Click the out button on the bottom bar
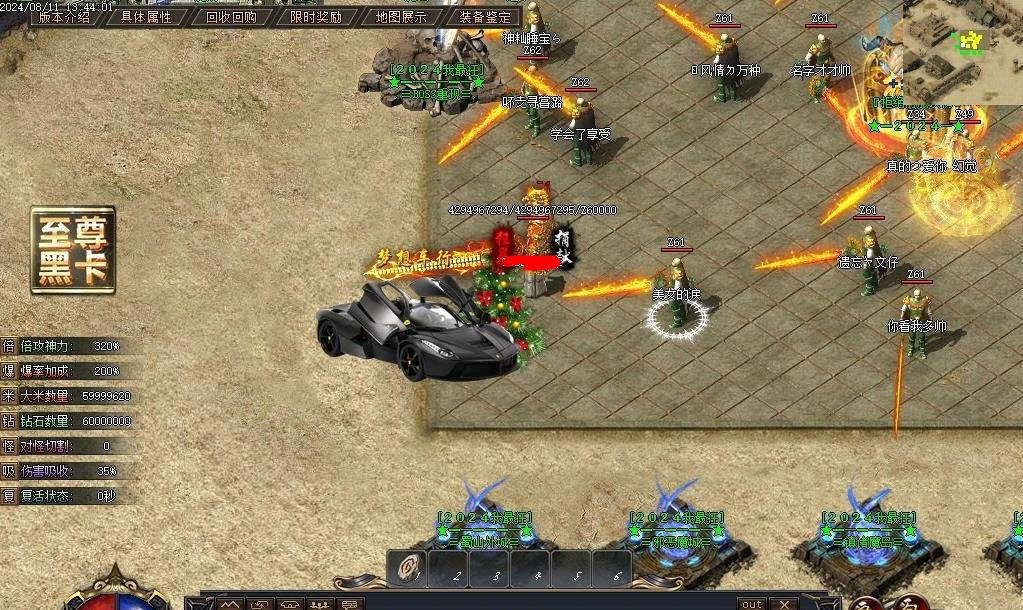This screenshot has height=610, width=1023. (x=751, y=604)
